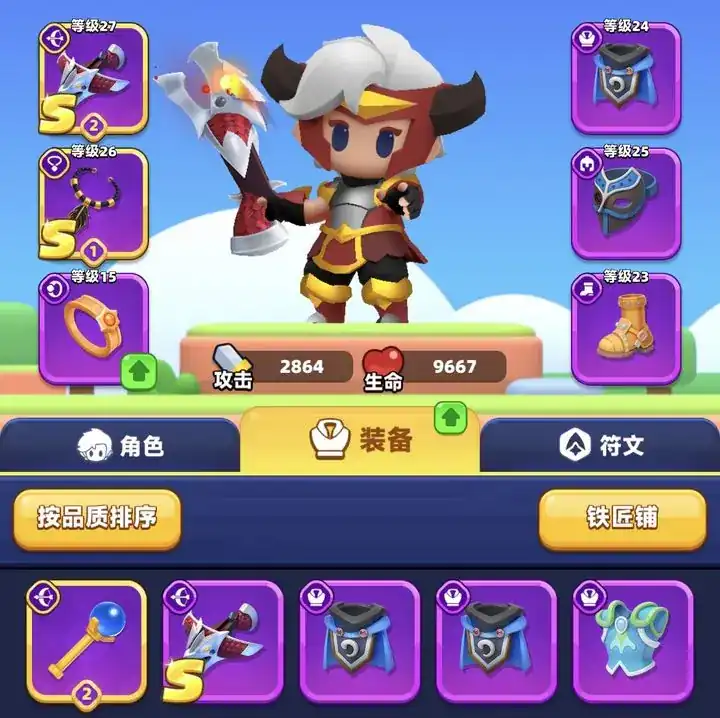
Task: View the equipped level 24 caped armor
Action: point(626,78)
